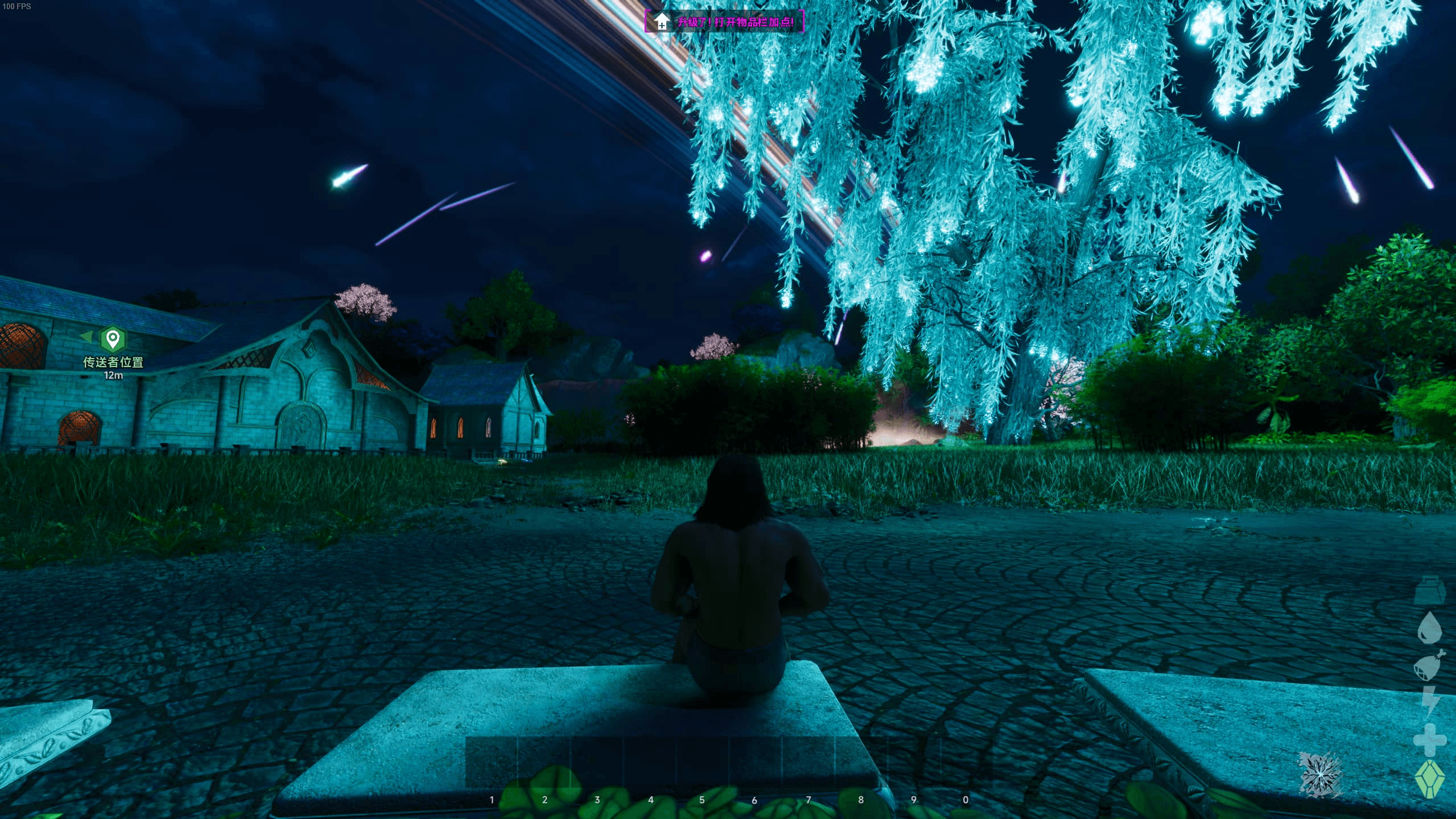Select hotbar slot number 0
This screenshot has width=1456, height=819.
[x=966, y=763]
